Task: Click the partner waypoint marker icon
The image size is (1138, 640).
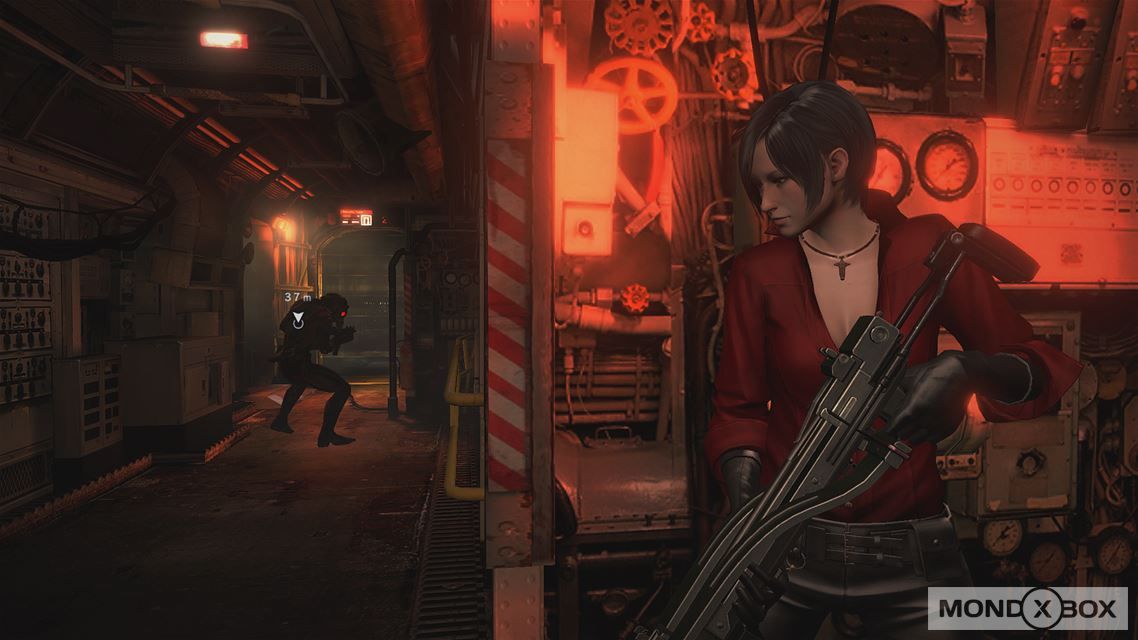Action: click(298, 319)
